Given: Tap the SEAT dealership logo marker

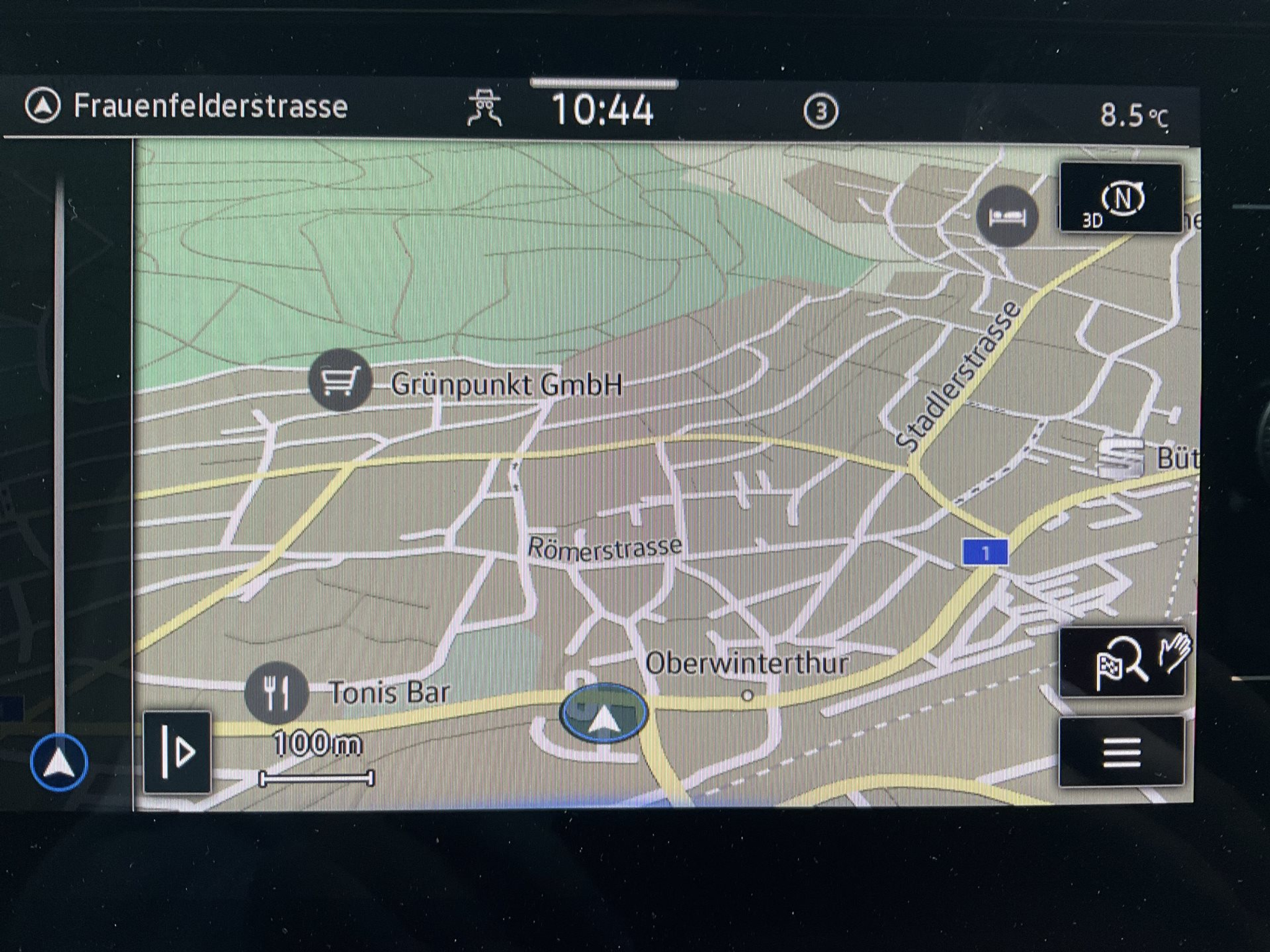Looking at the screenshot, I should click(x=1120, y=457).
